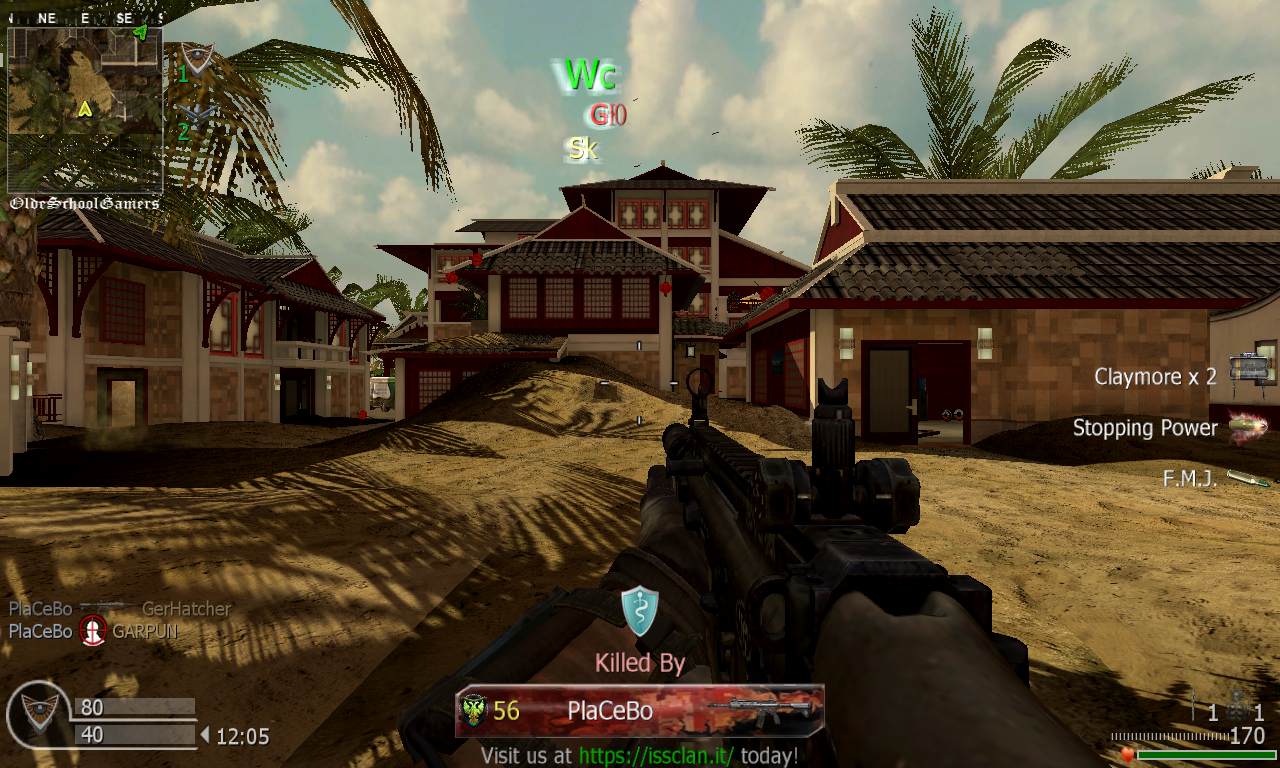Click the Stopping Power perk icon
Screen dimensions: 1280x768
(x=1248, y=426)
